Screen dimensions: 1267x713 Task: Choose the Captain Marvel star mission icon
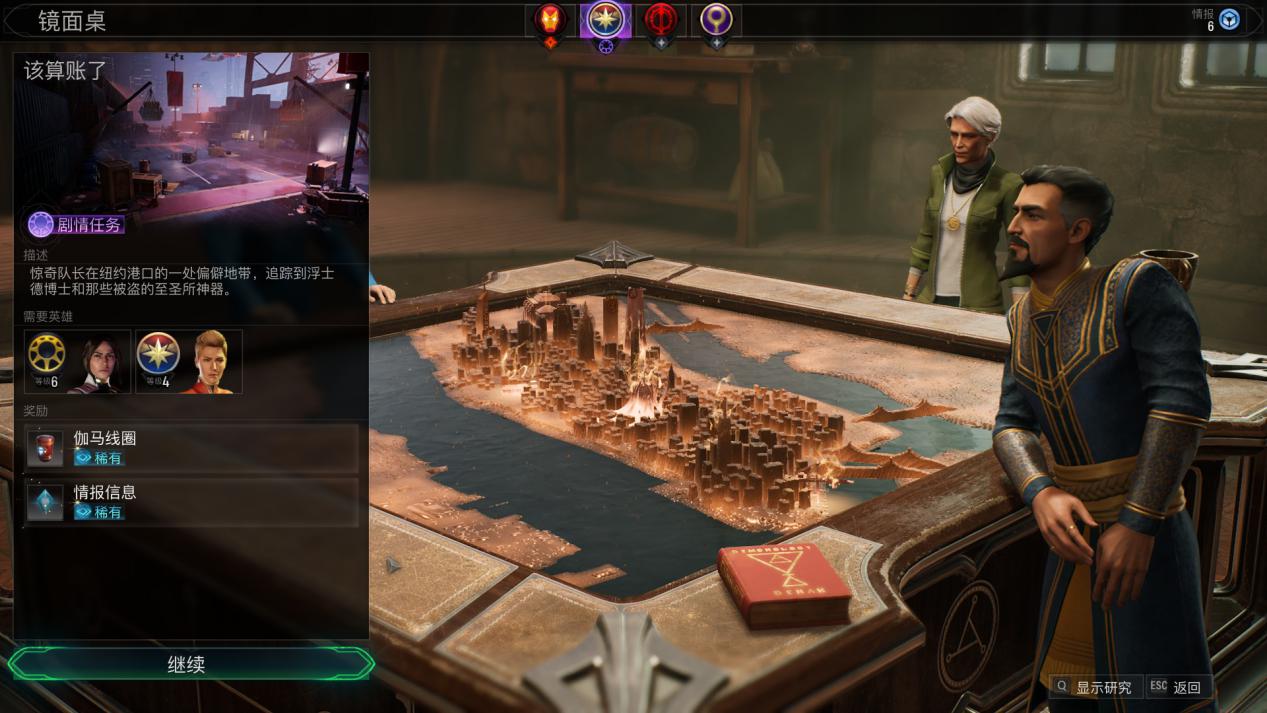605,19
